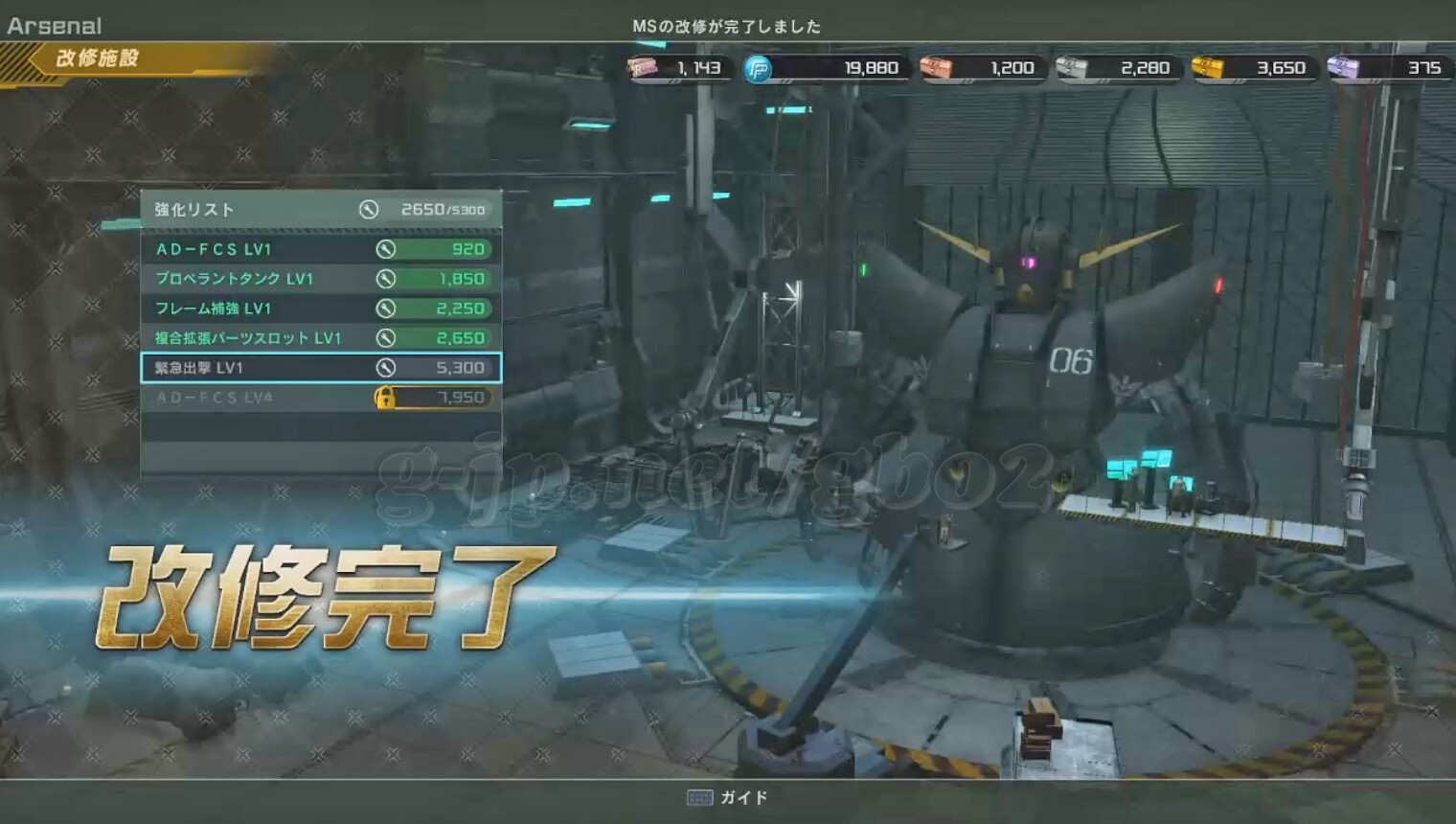Select the highlighted 緊急出撃 LV1 upgrade

[321, 368]
